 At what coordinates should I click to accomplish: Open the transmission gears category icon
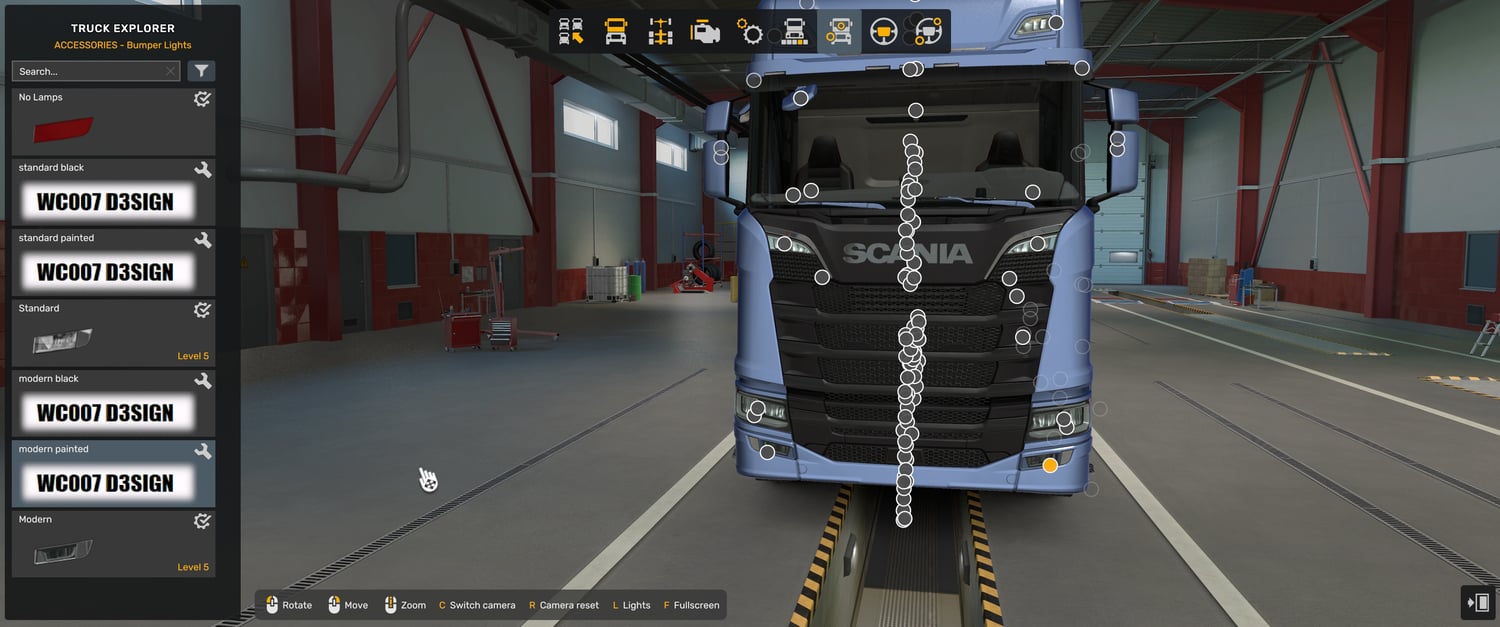click(x=750, y=32)
